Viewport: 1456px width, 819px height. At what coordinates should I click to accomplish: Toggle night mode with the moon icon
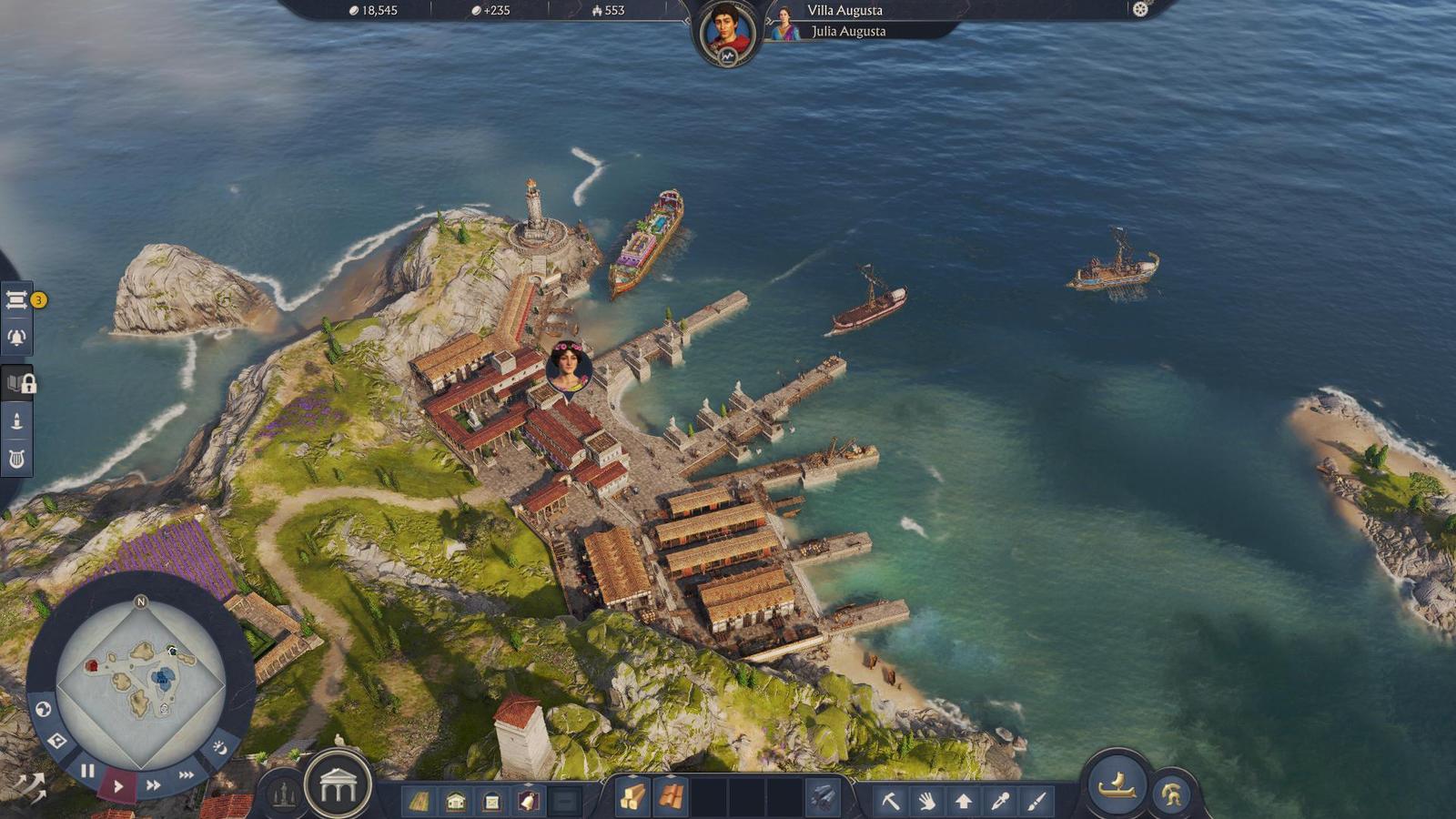coord(222,748)
